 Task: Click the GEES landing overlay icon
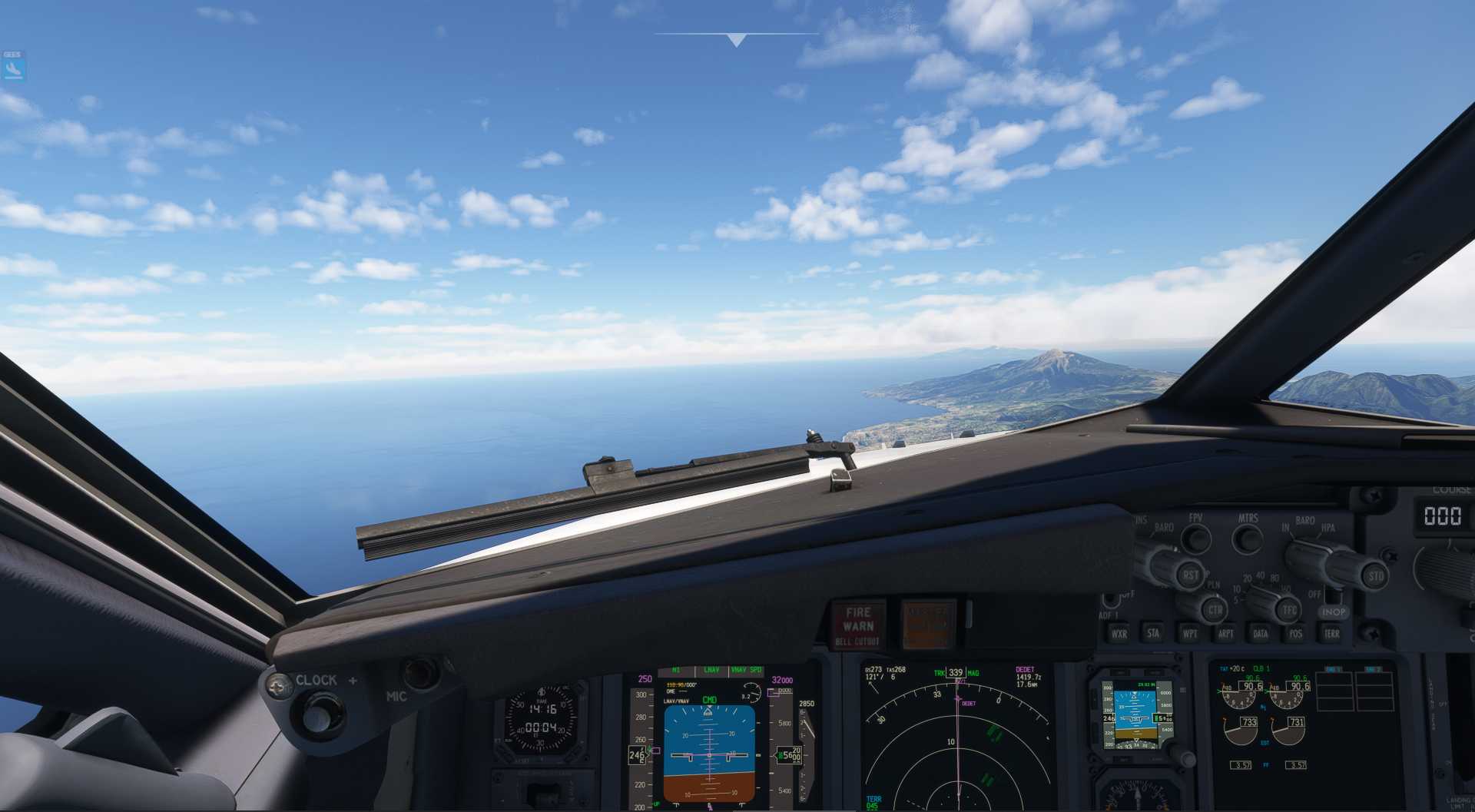(13, 68)
